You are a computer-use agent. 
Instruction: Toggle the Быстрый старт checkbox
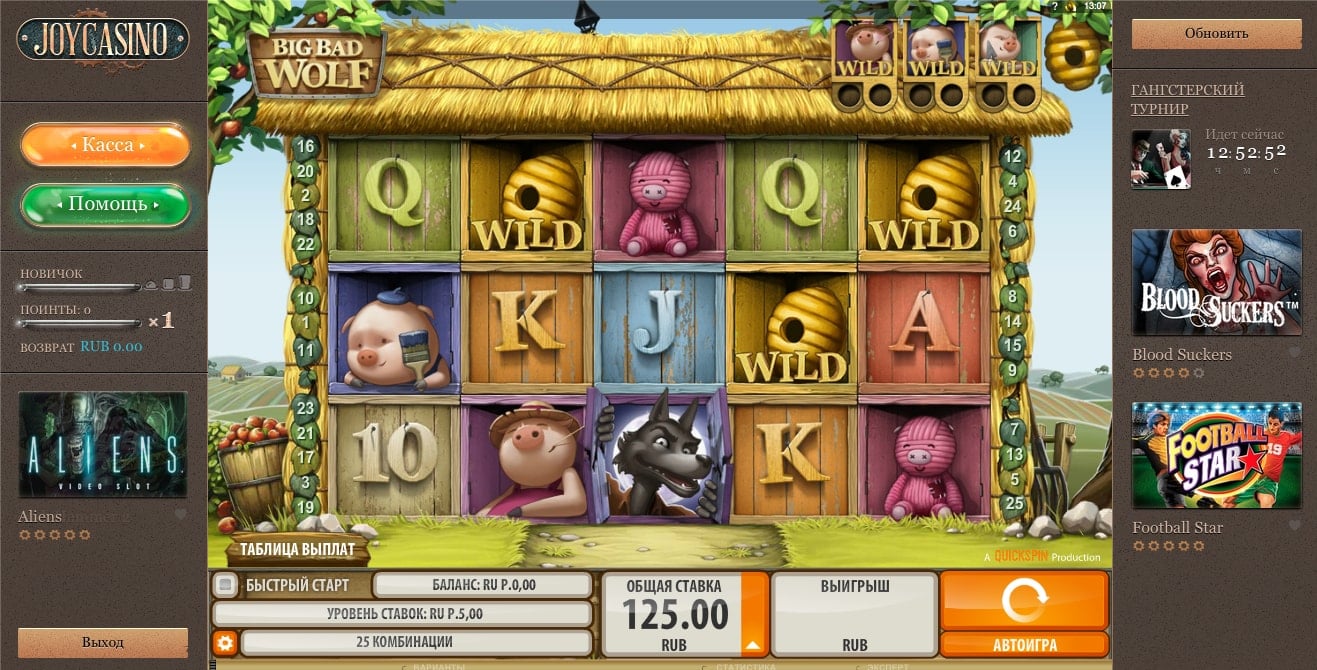[226, 585]
